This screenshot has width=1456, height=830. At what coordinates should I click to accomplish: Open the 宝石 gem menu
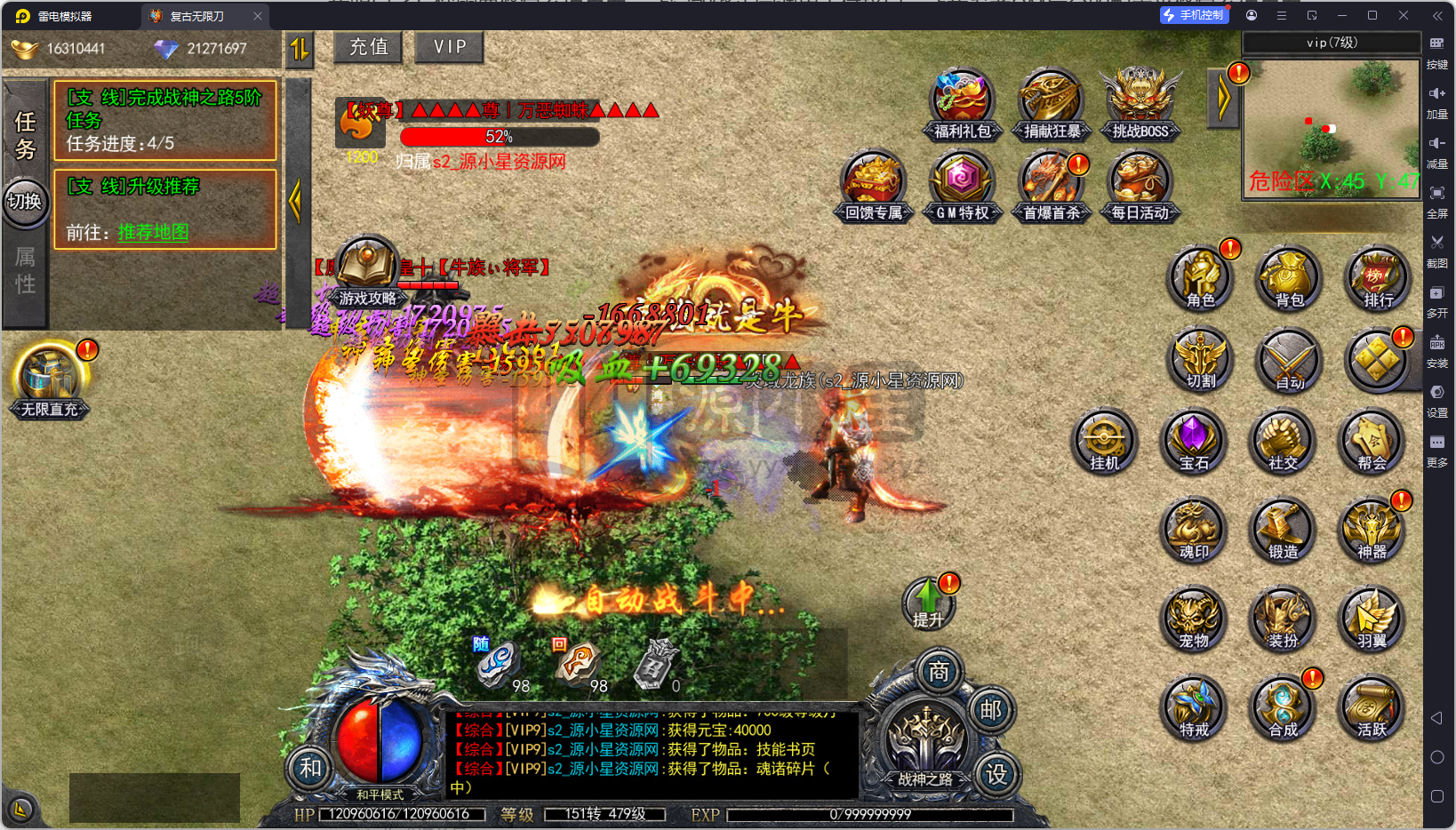point(1194,441)
